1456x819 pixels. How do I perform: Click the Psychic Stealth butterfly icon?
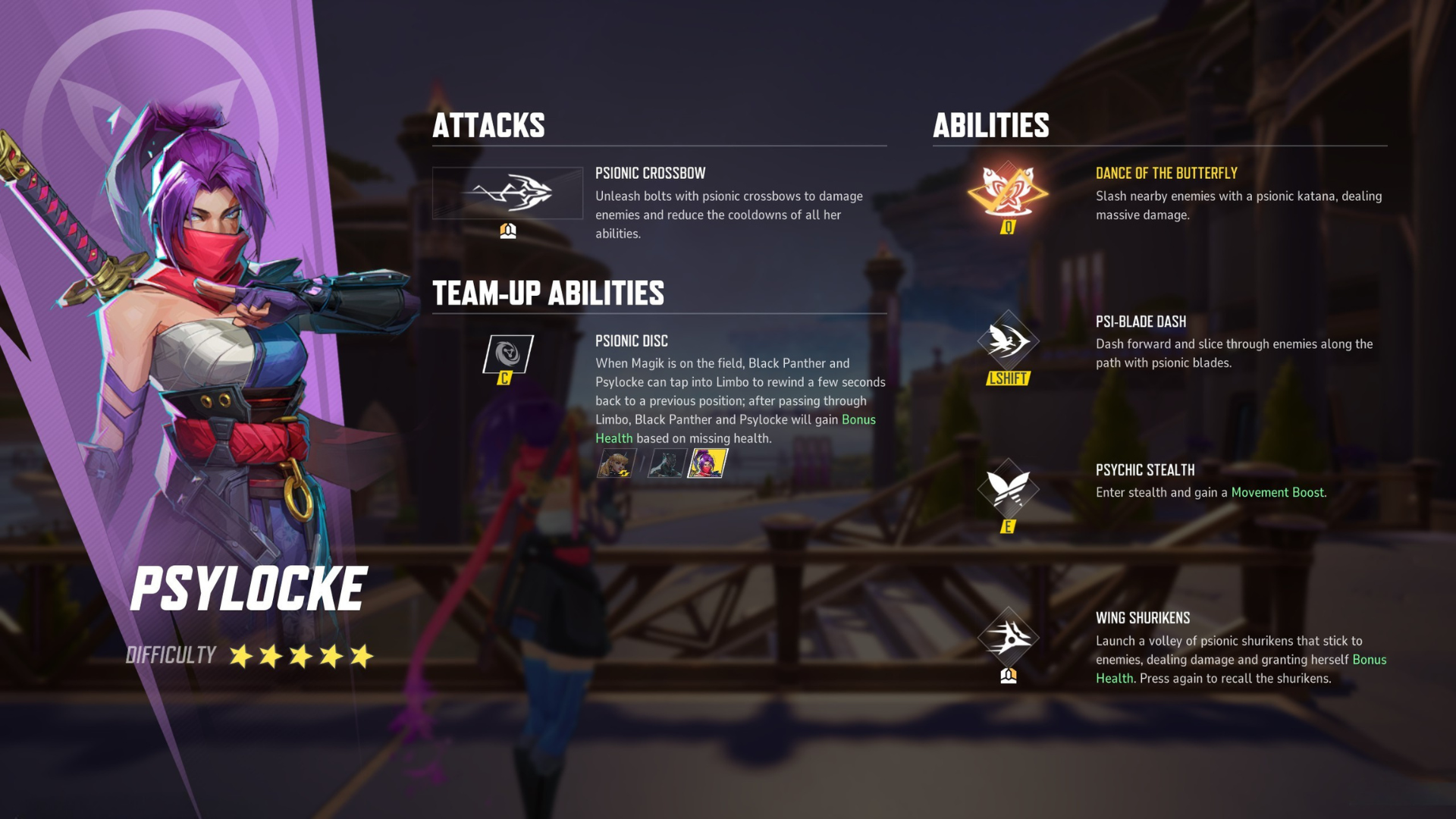[x=1009, y=489]
